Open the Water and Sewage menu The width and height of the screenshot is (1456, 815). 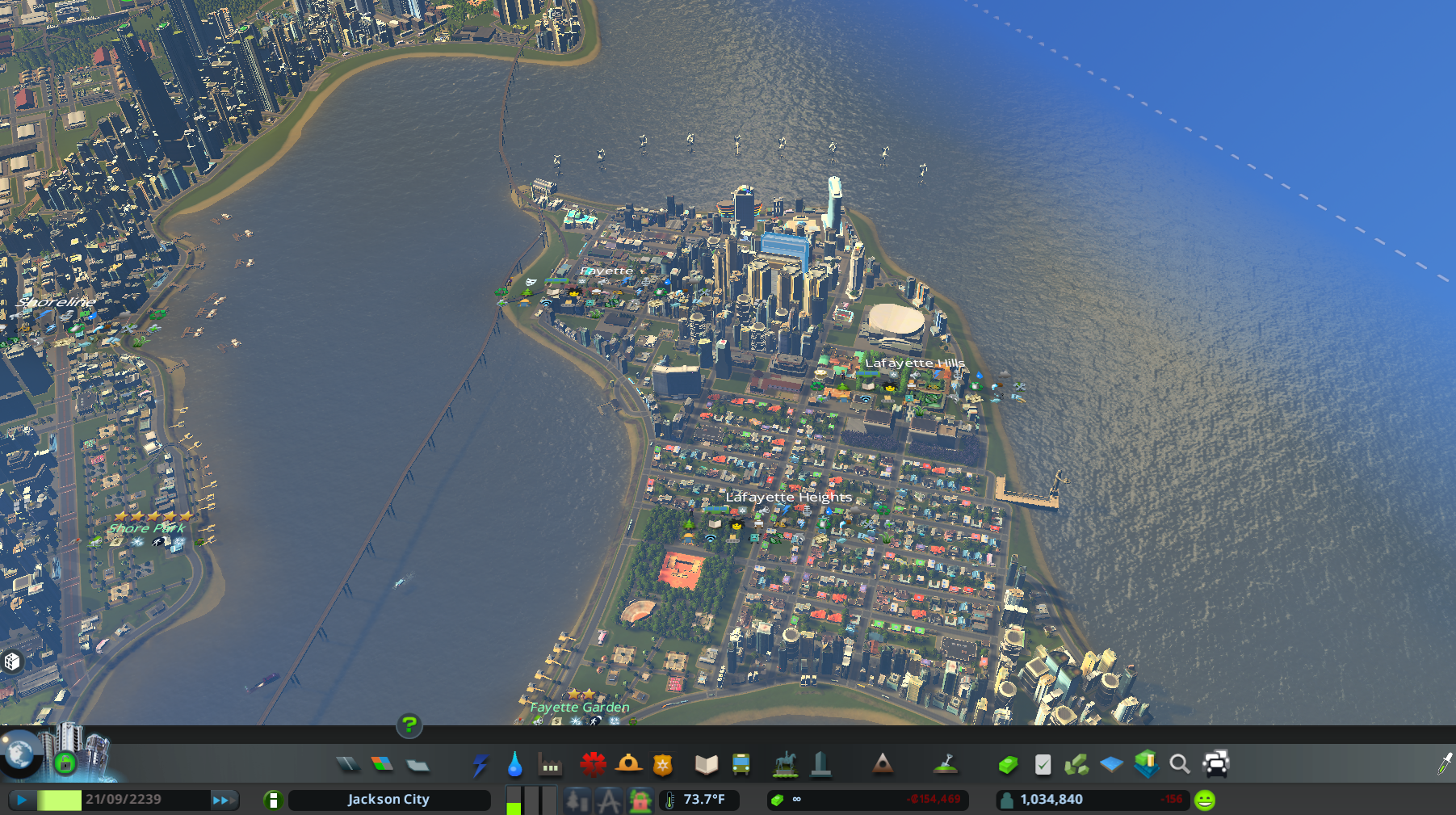[515, 762]
